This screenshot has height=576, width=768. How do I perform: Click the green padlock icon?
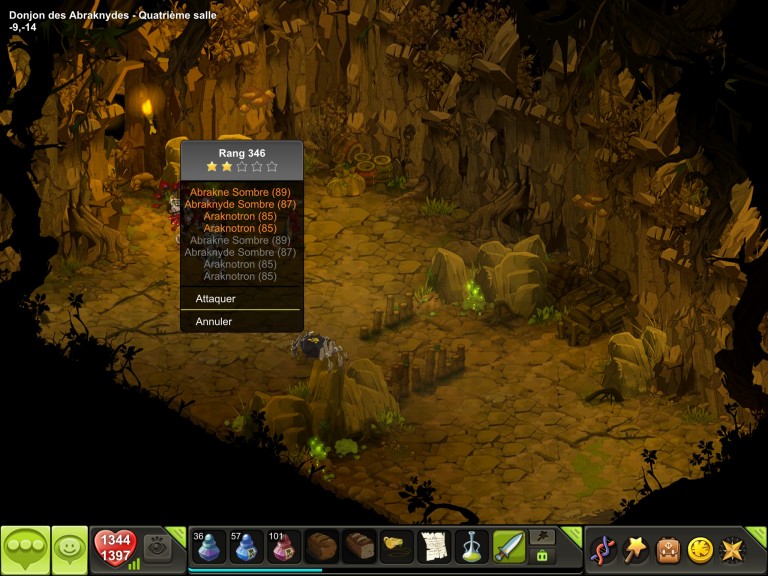click(542, 555)
